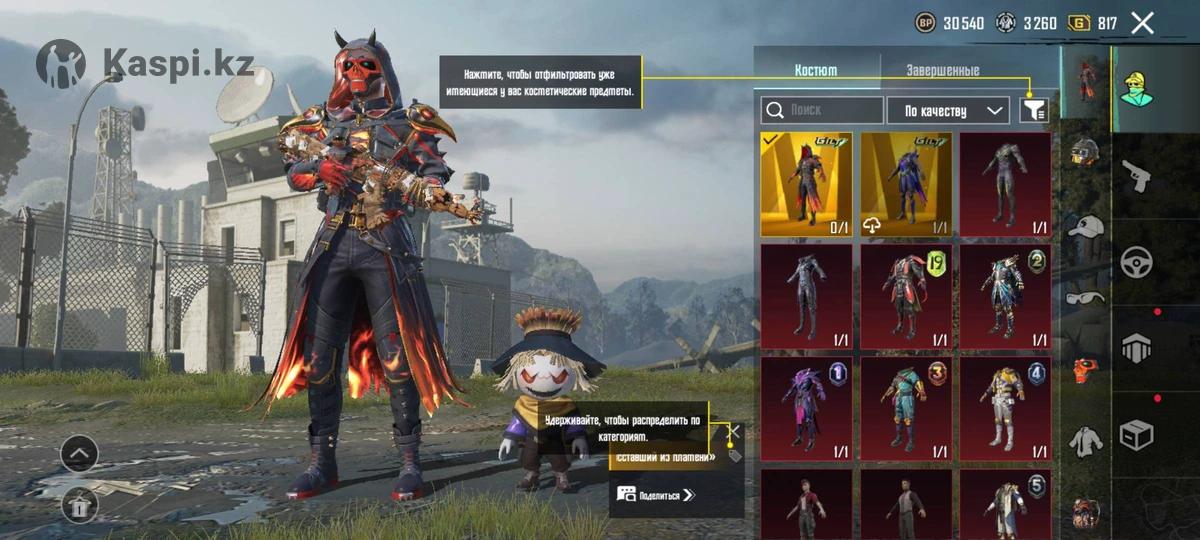Open the weapon skins pistol category
The width and height of the screenshot is (1200, 540).
1137,175
